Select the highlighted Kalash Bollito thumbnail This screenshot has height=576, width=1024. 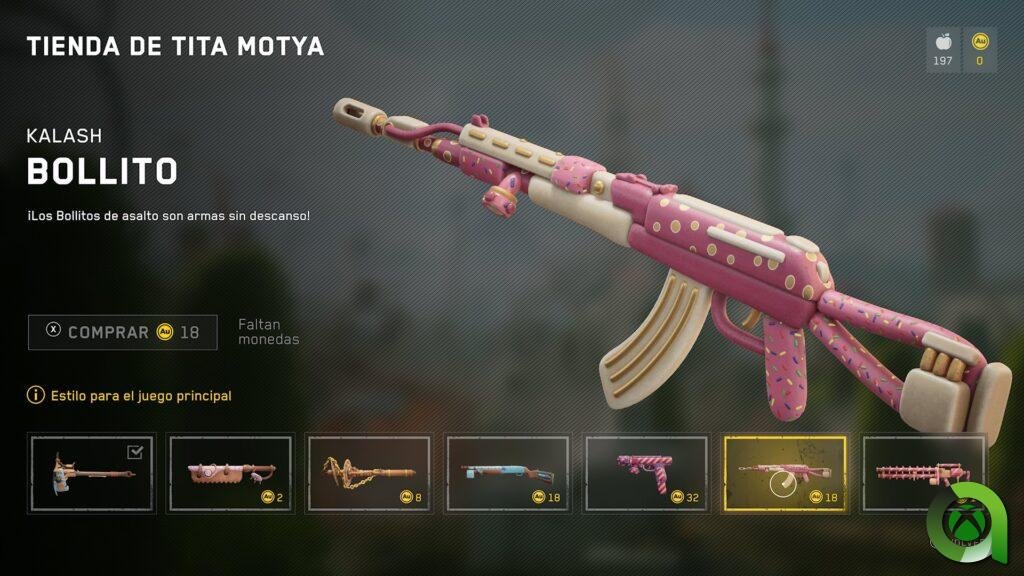click(785, 472)
